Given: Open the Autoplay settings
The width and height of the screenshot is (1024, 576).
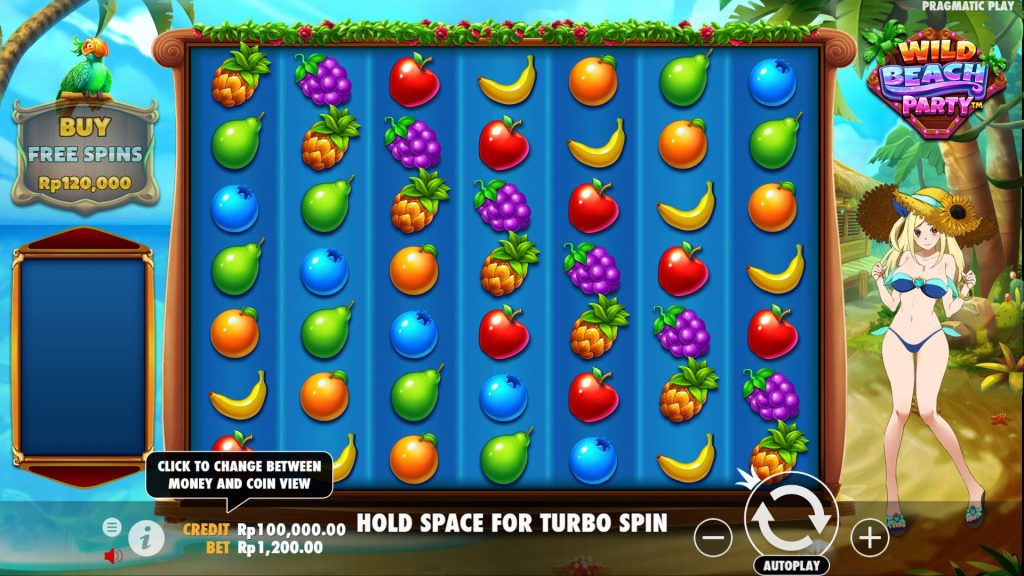Looking at the screenshot, I should tap(791, 565).
